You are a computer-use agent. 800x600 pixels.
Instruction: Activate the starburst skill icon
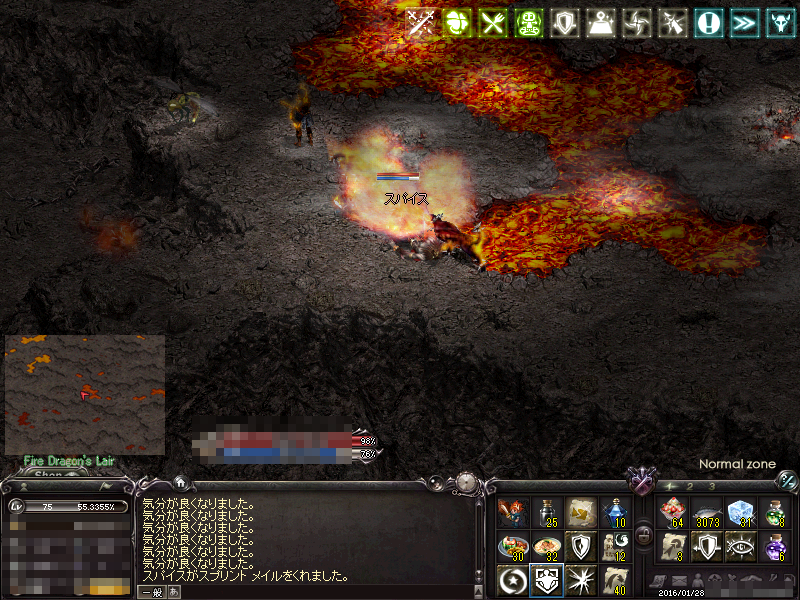pyautogui.click(x=581, y=579)
